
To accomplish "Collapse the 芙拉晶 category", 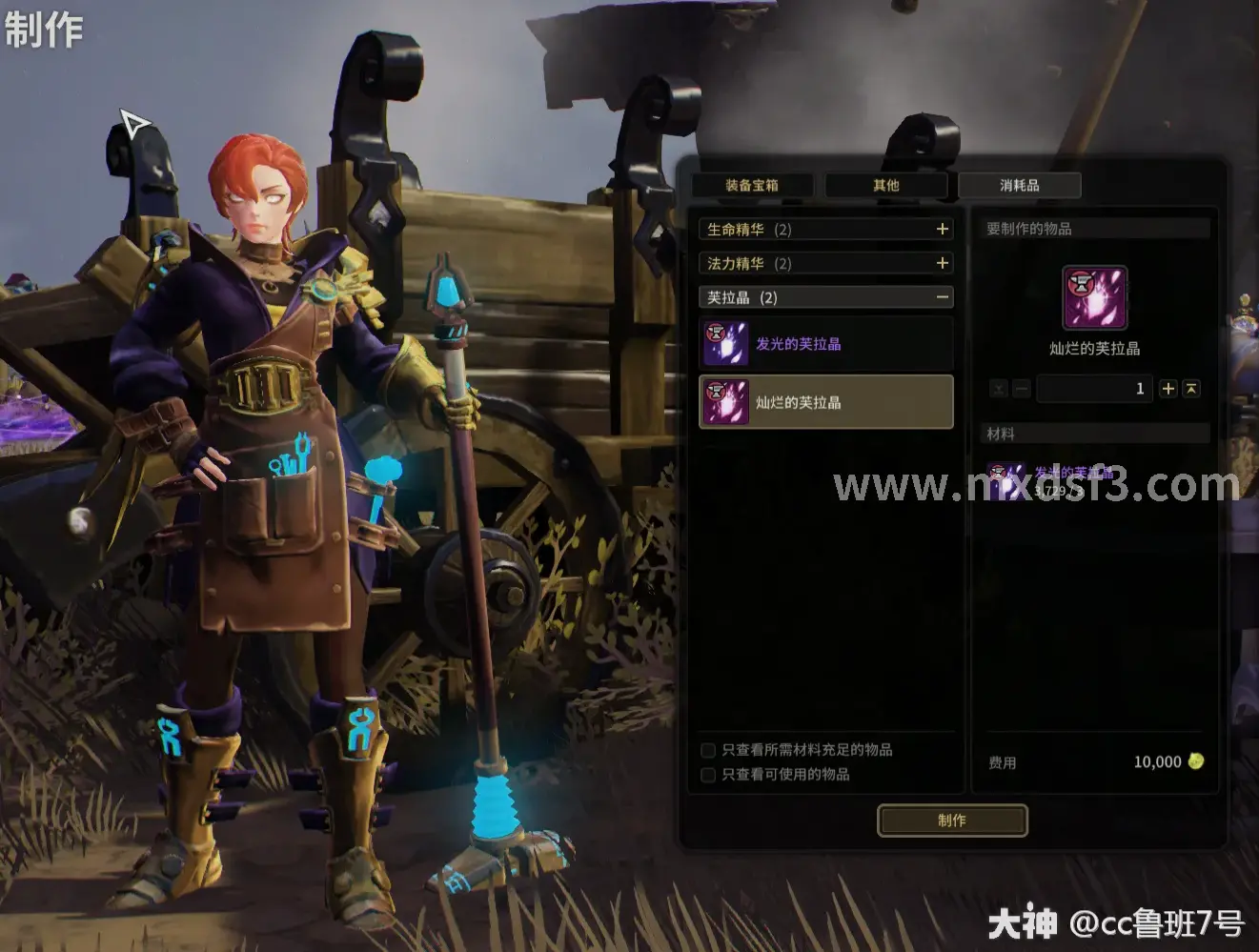I will pyautogui.click(x=942, y=297).
